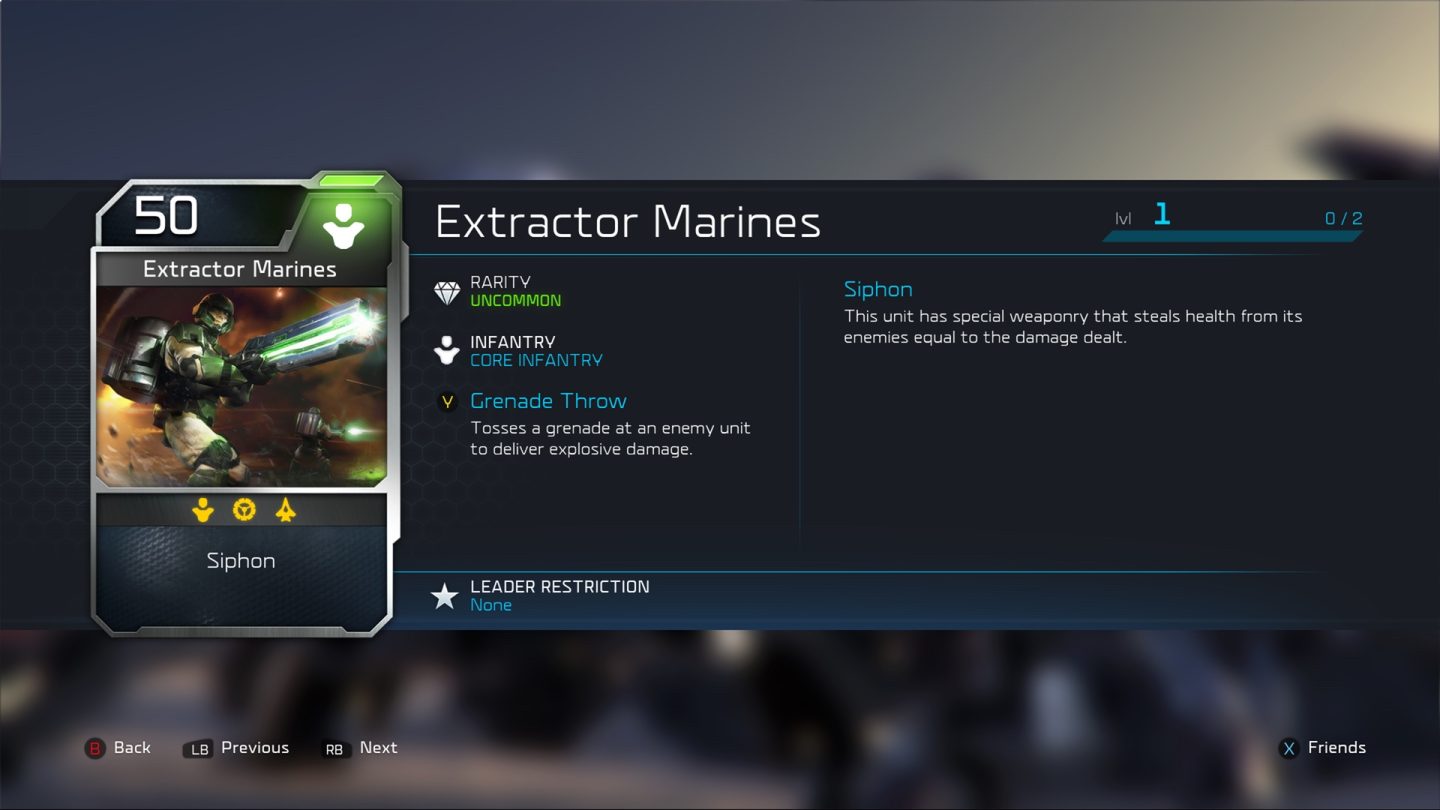
Task: Click the Core Infantry unit type icon
Action: pyautogui.click(x=447, y=350)
